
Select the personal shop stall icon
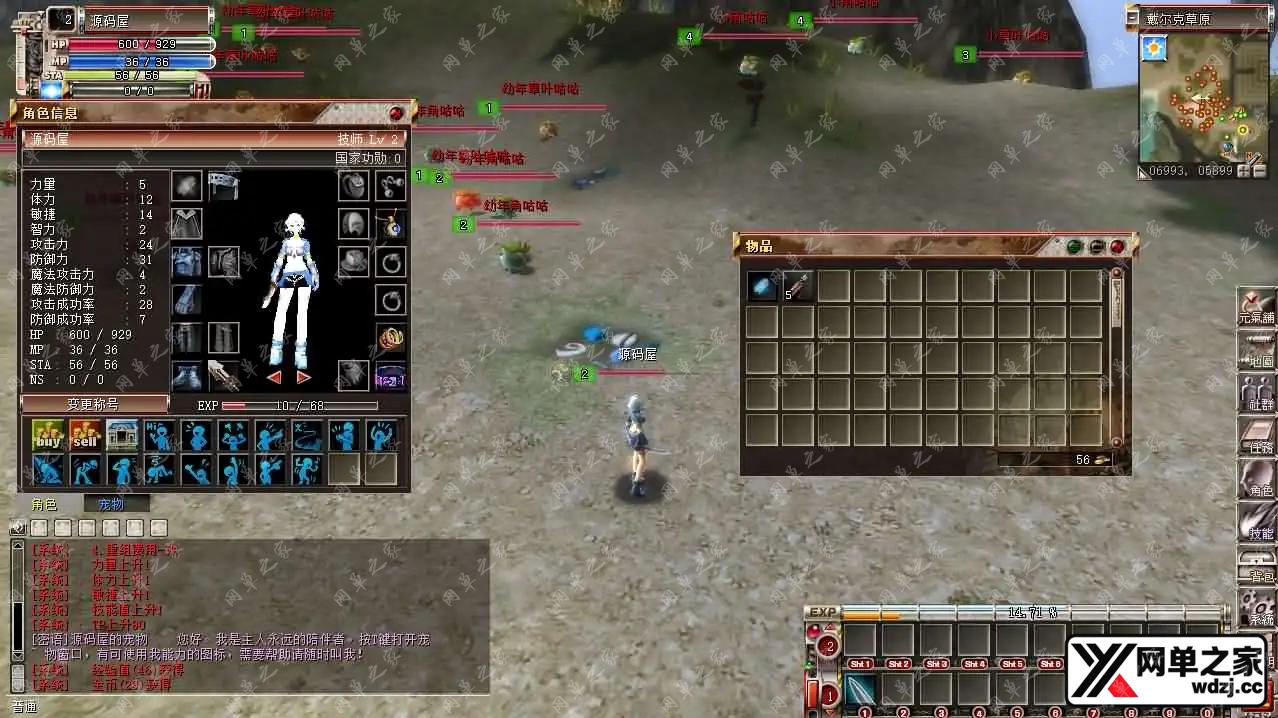click(122, 435)
